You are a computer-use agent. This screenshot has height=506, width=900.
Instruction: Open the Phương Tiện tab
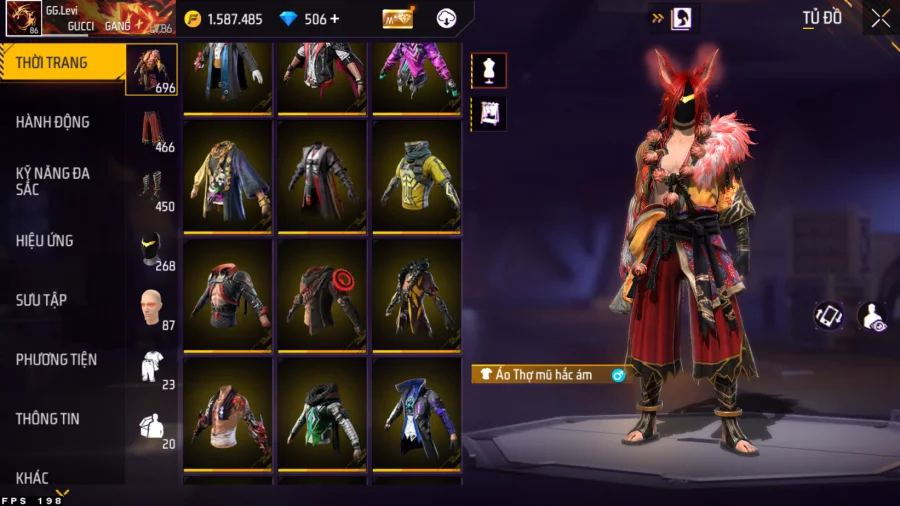click(54, 359)
